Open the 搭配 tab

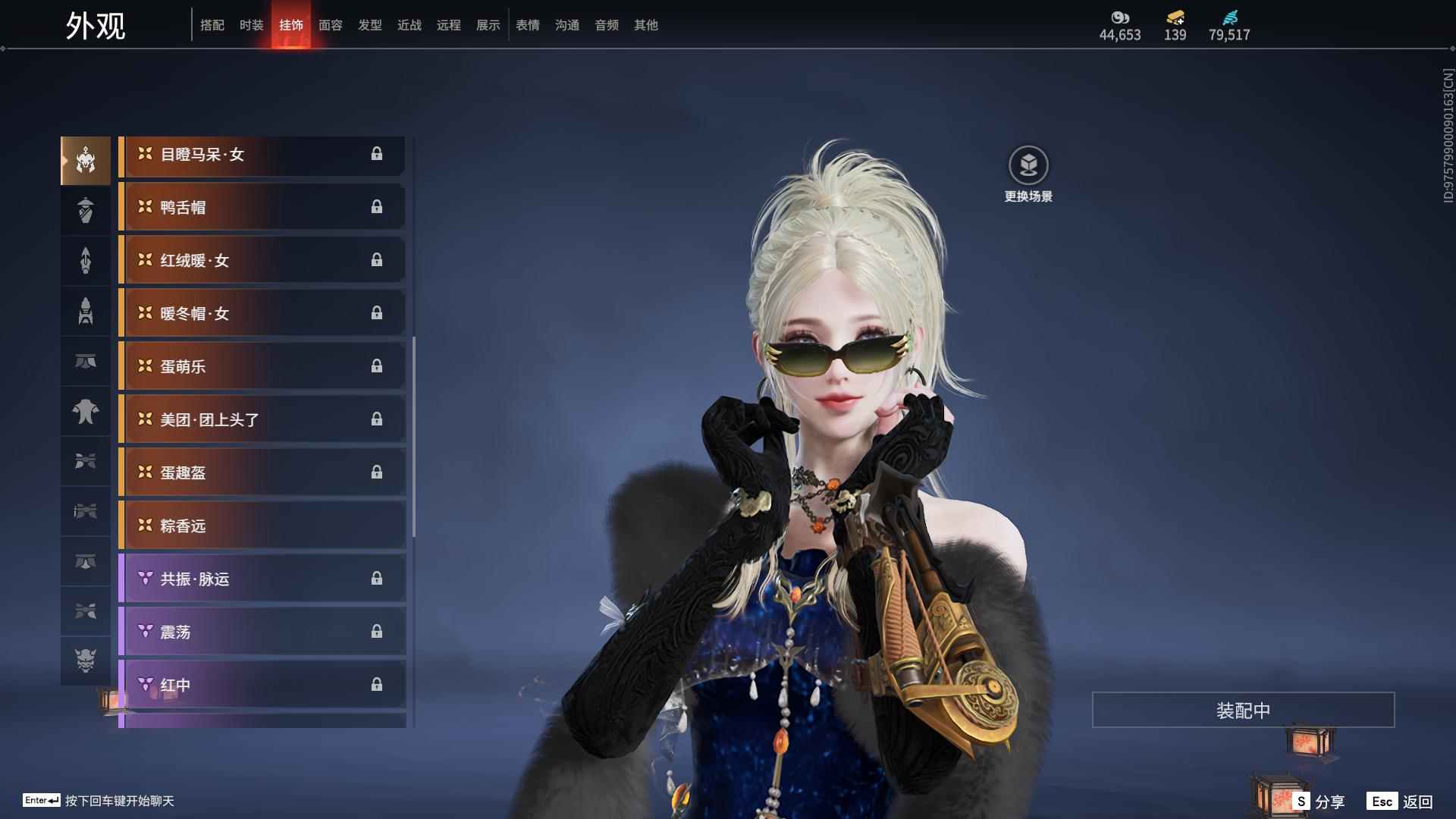point(212,25)
